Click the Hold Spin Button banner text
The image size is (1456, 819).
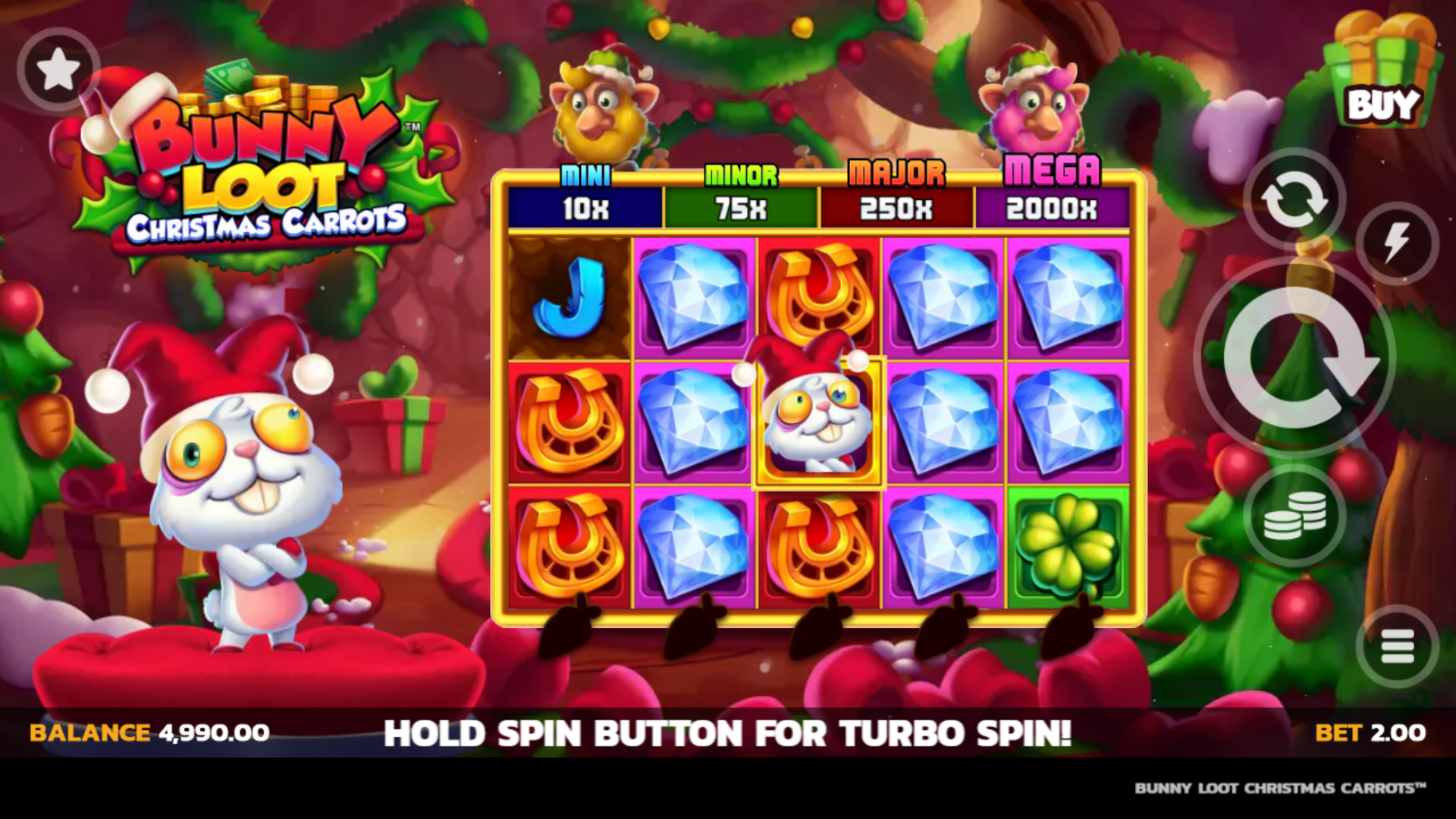[x=728, y=733]
